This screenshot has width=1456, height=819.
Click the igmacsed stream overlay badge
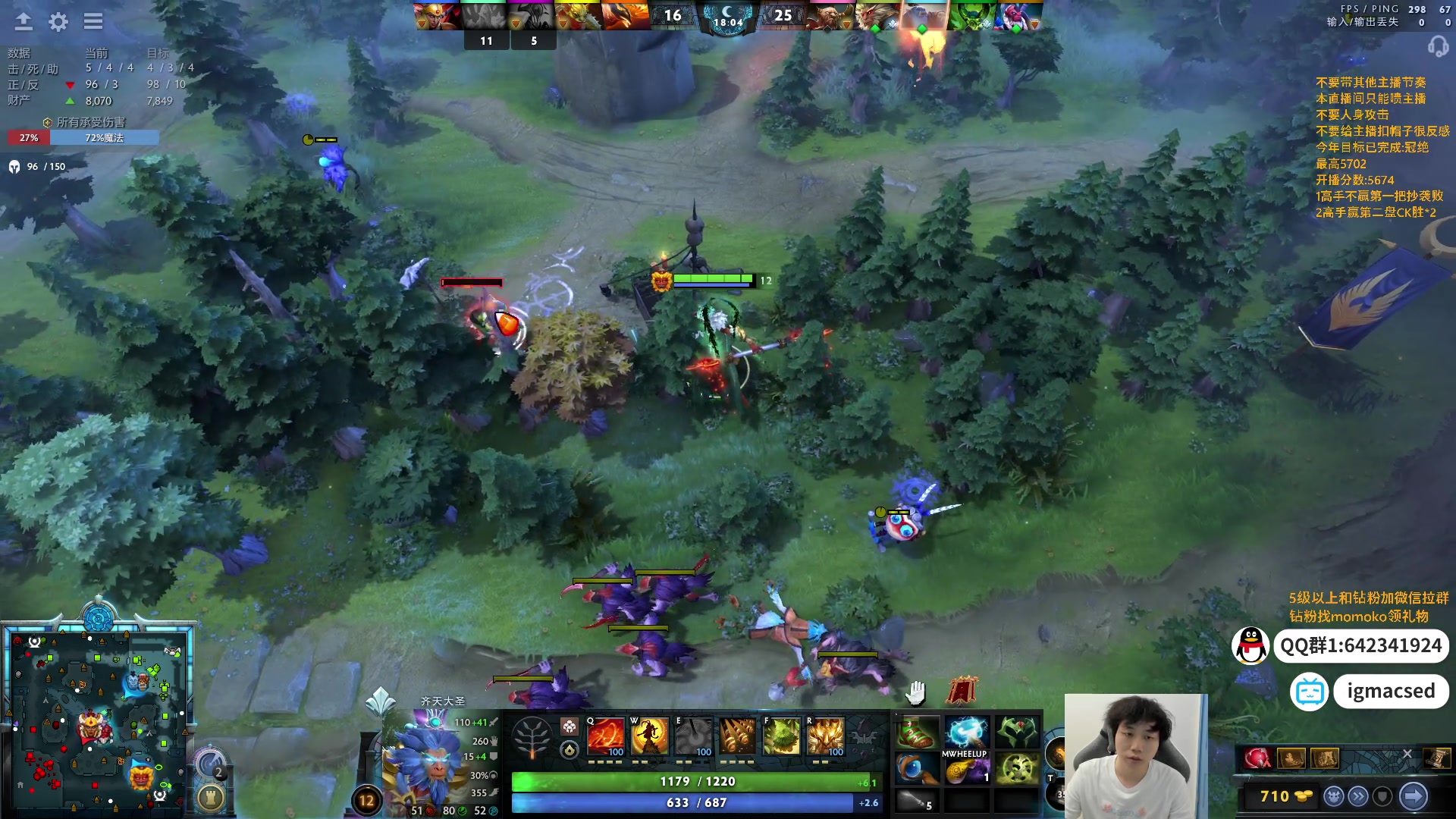1390,691
